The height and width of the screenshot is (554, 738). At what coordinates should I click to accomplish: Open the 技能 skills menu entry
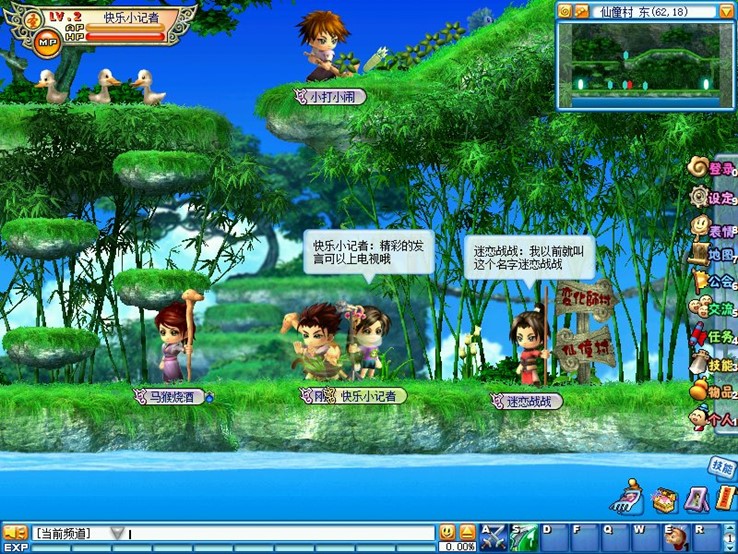[714, 365]
